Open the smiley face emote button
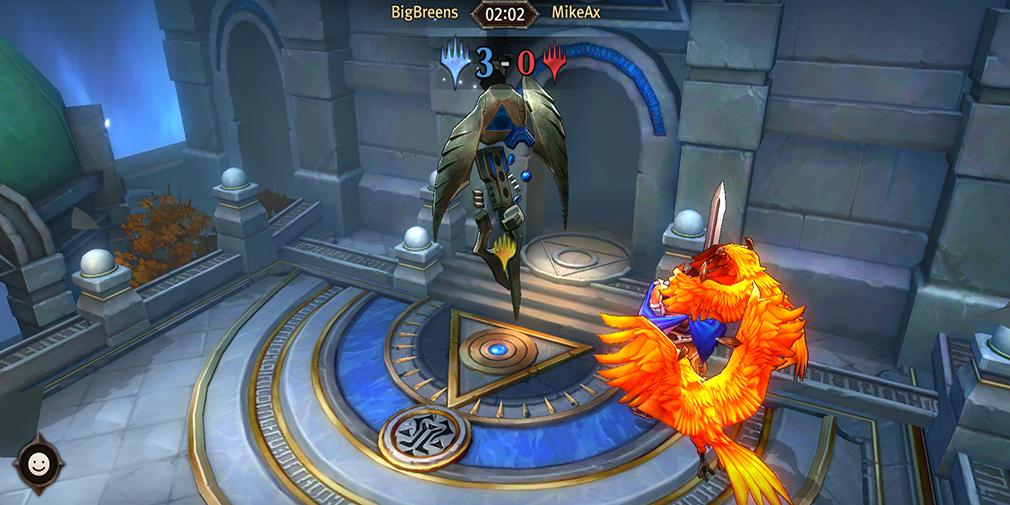Image resolution: width=1010 pixels, height=505 pixels. pyautogui.click(x=39, y=465)
